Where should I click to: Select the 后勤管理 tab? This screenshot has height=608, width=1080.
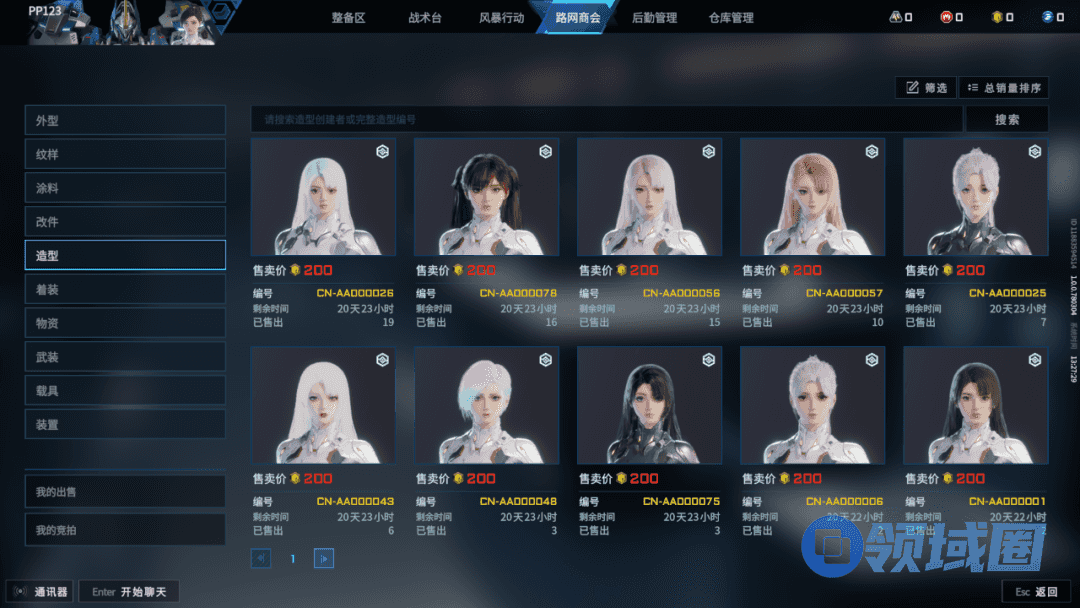point(655,18)
